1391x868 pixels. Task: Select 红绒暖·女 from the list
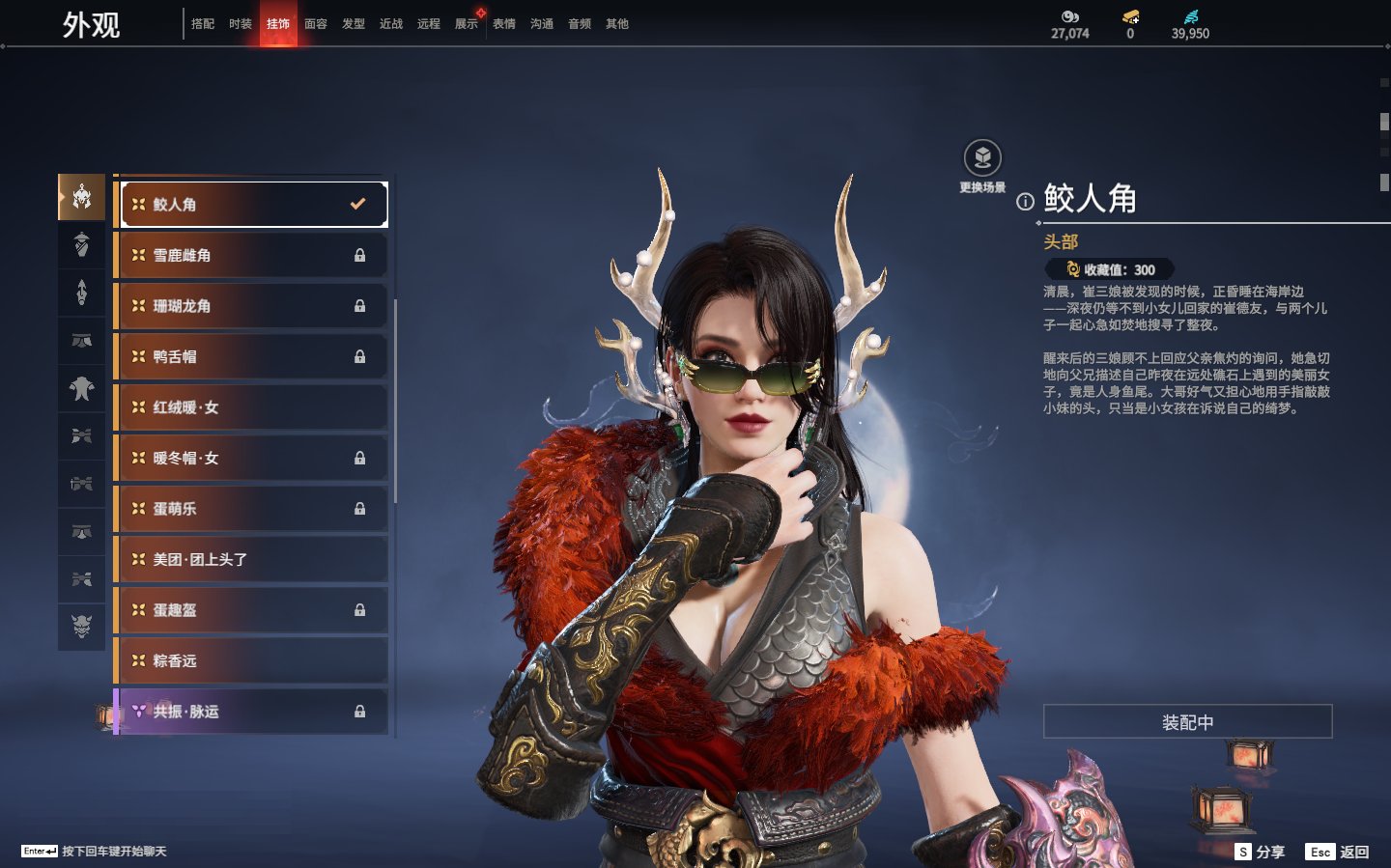(251, 407)
